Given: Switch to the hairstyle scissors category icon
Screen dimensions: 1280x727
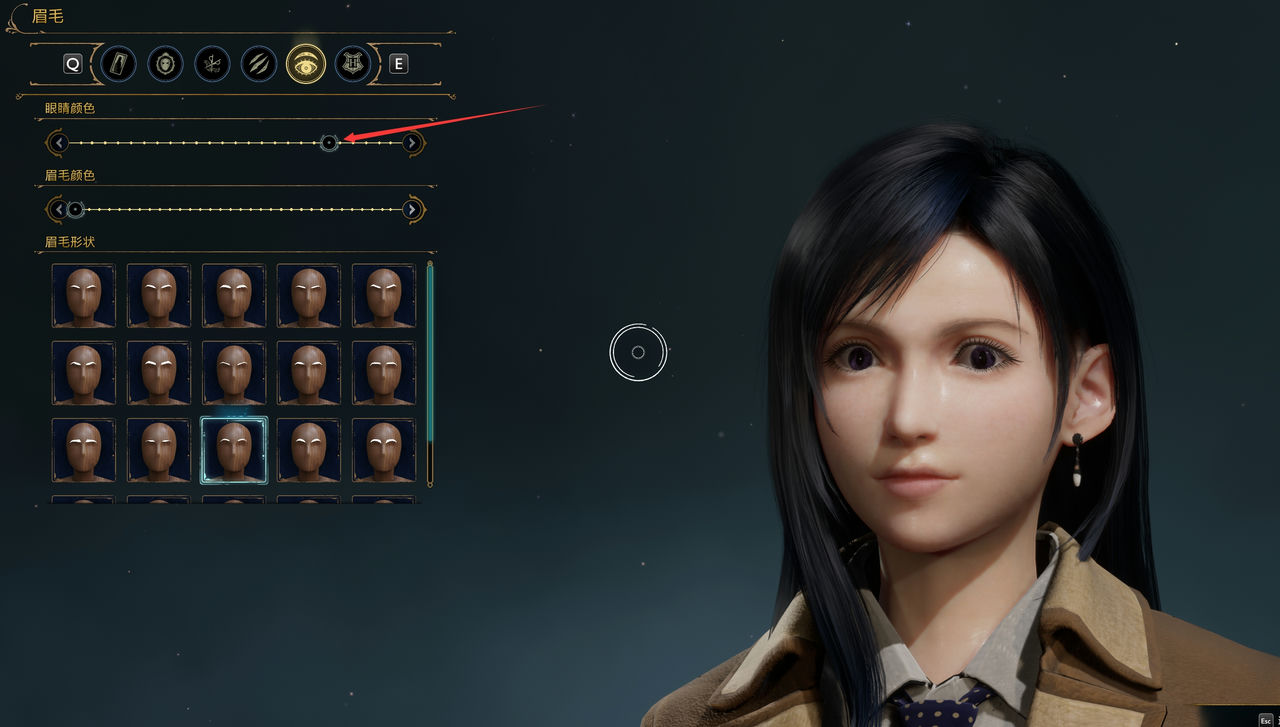Looking at the screenshot, I should coord(212,63).
